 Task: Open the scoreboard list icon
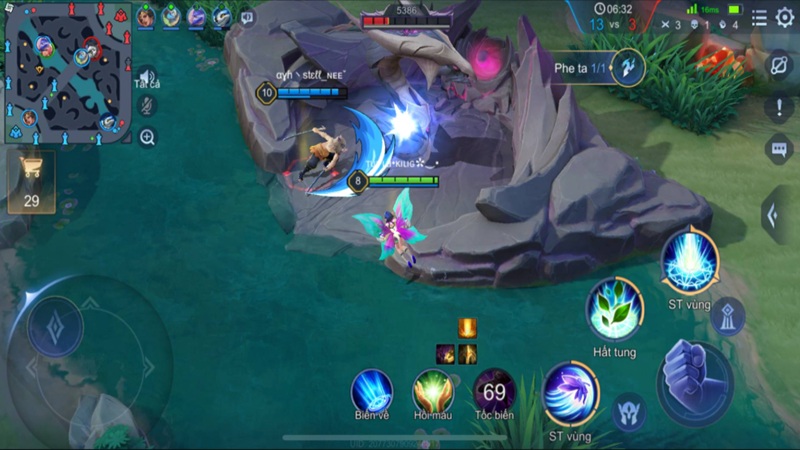coord(760,17)
